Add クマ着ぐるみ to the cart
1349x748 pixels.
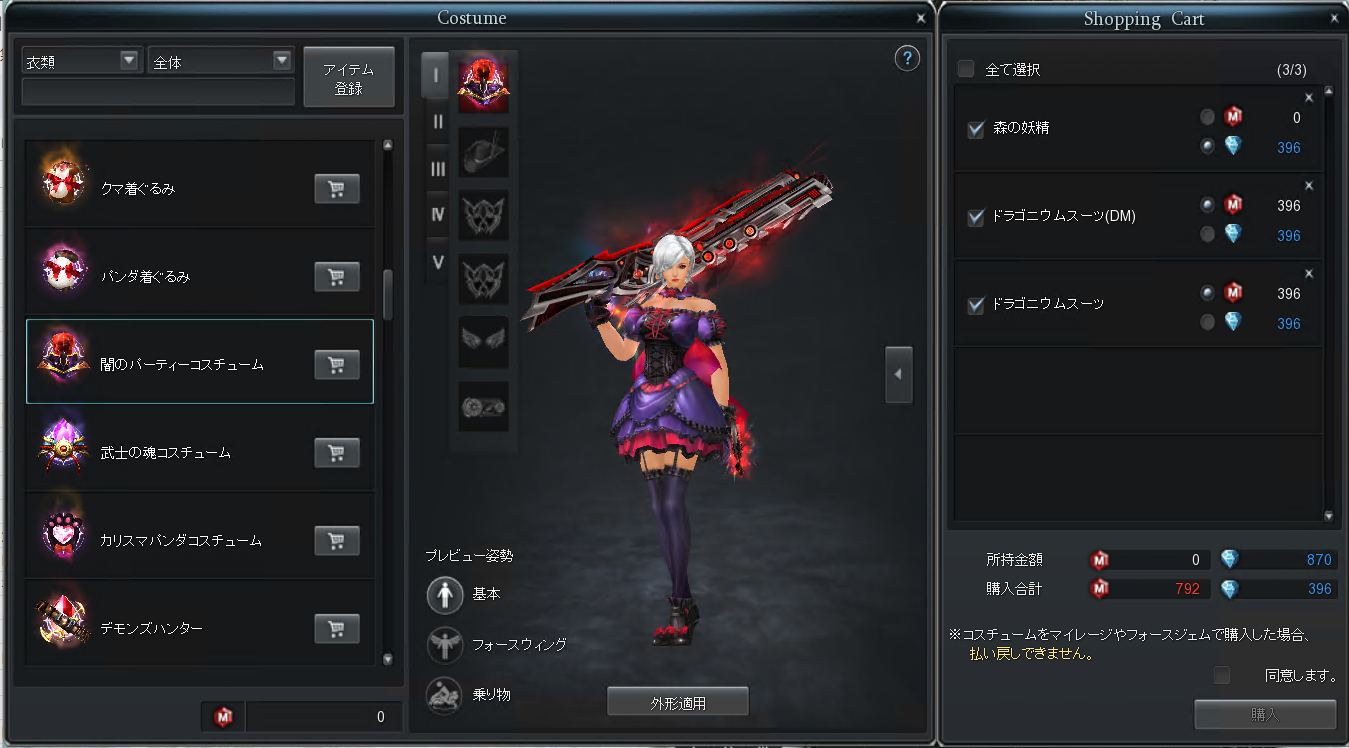337,189
